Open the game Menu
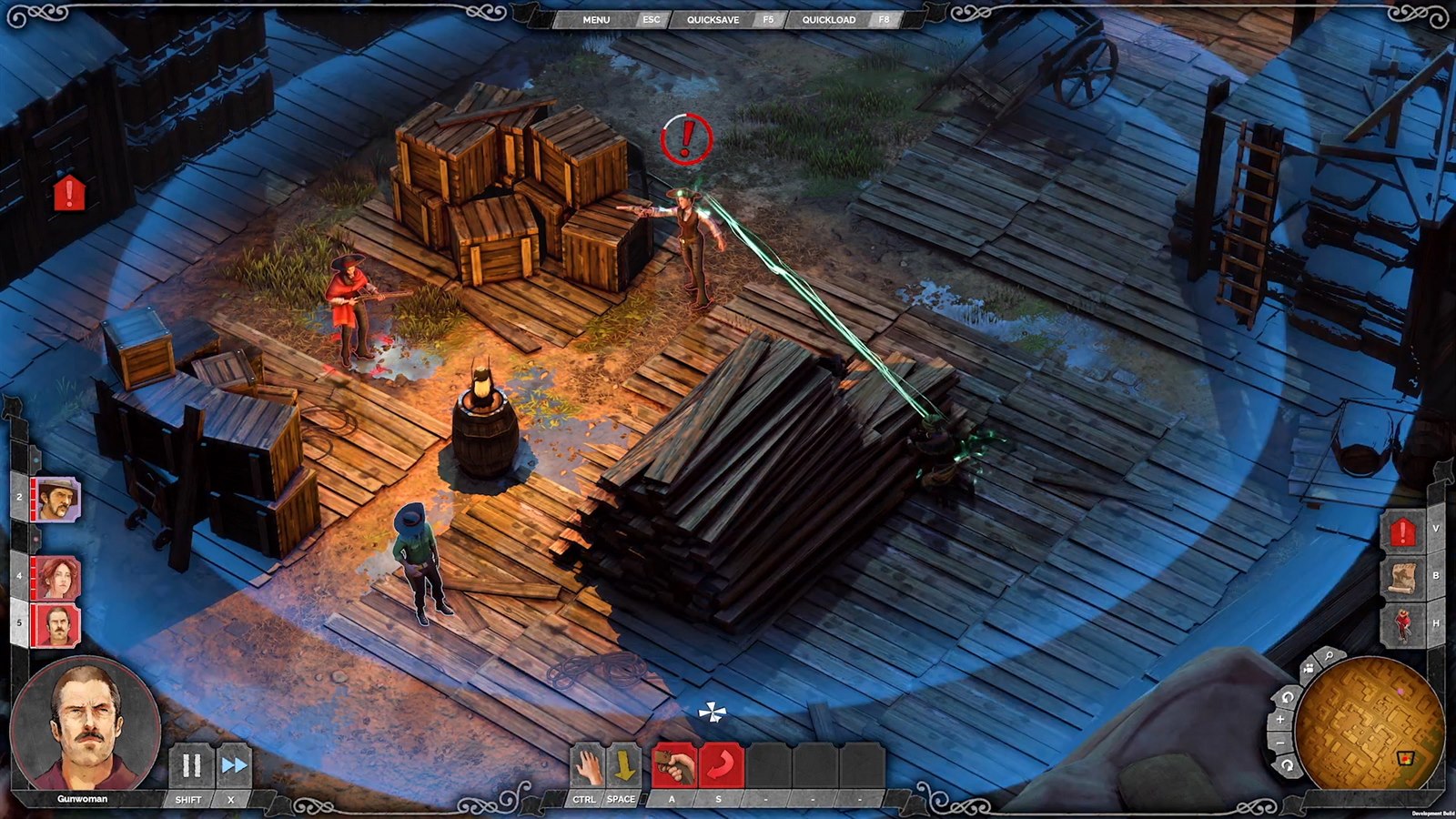1456x819 pixels. pyautogui.click(x=596, y=19)
